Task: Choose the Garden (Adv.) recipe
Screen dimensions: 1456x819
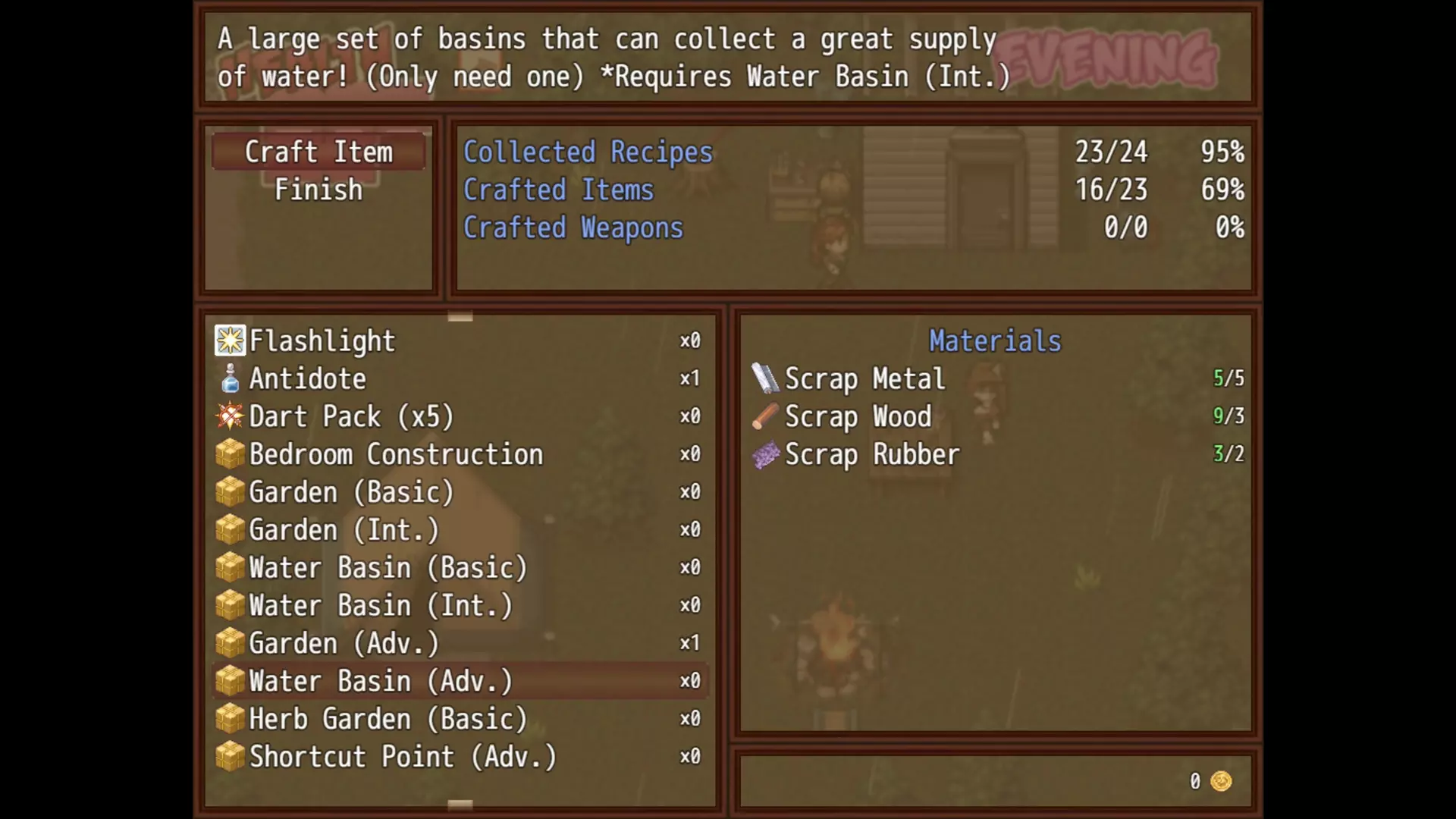Action: pyautogui.click(x=459, y=644)
